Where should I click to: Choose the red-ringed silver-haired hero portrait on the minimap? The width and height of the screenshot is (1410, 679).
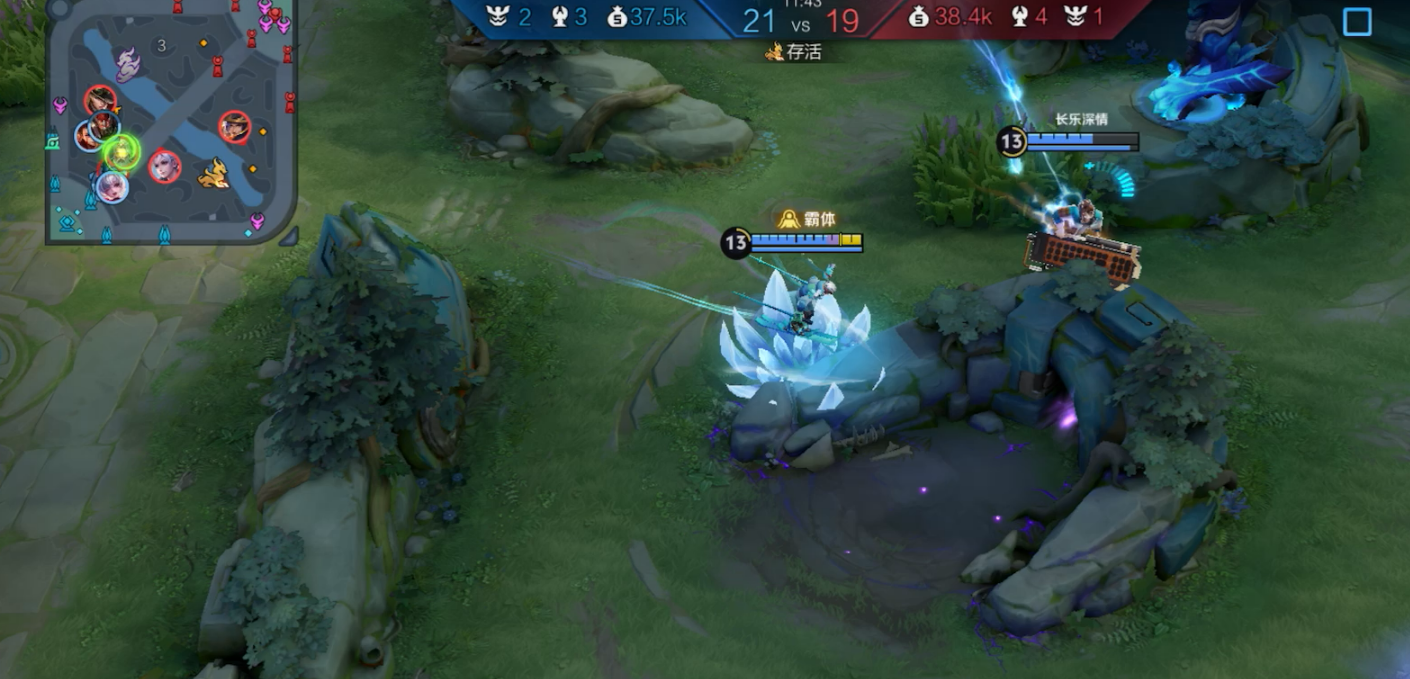[x=165, y=166]
